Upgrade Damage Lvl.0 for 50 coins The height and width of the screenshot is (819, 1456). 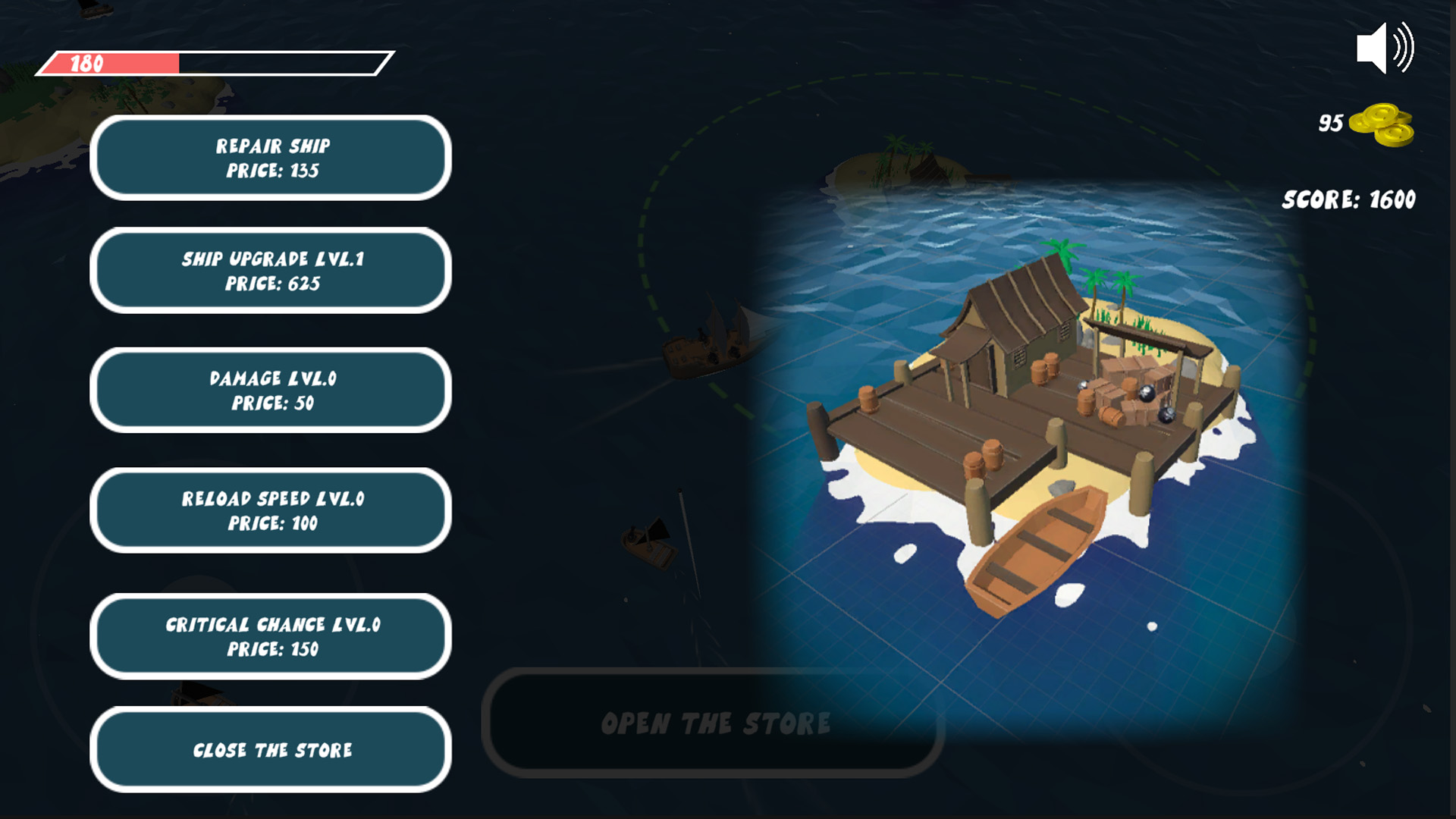(x=270, y=391)
